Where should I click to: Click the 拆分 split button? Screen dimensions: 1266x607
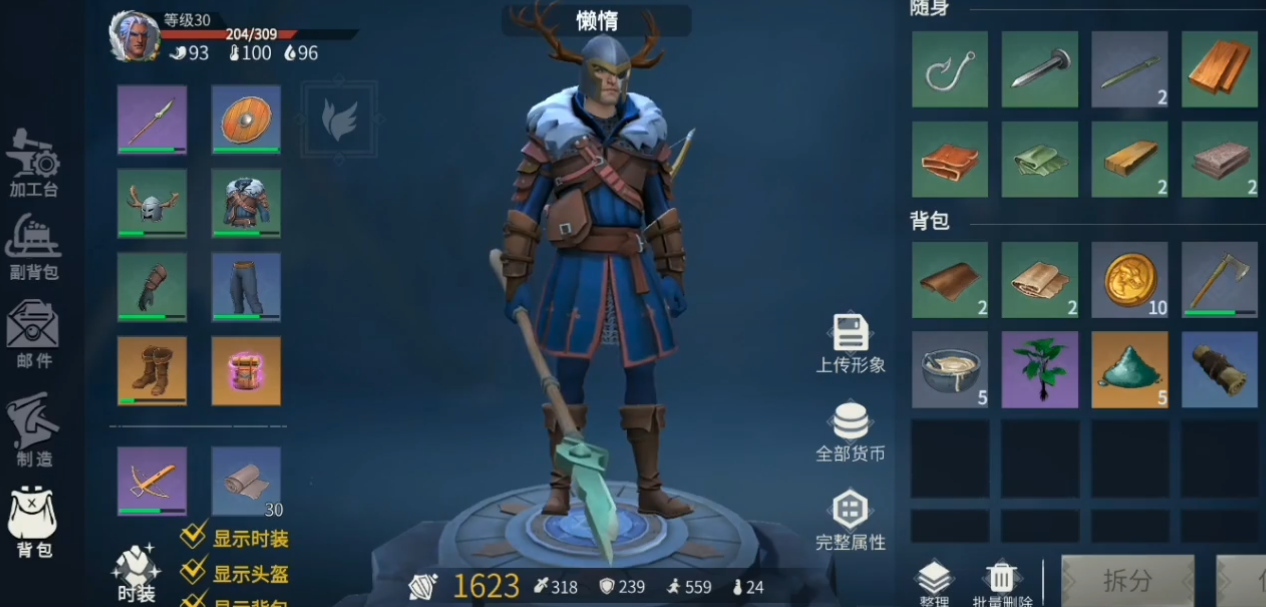[1127, 580]
